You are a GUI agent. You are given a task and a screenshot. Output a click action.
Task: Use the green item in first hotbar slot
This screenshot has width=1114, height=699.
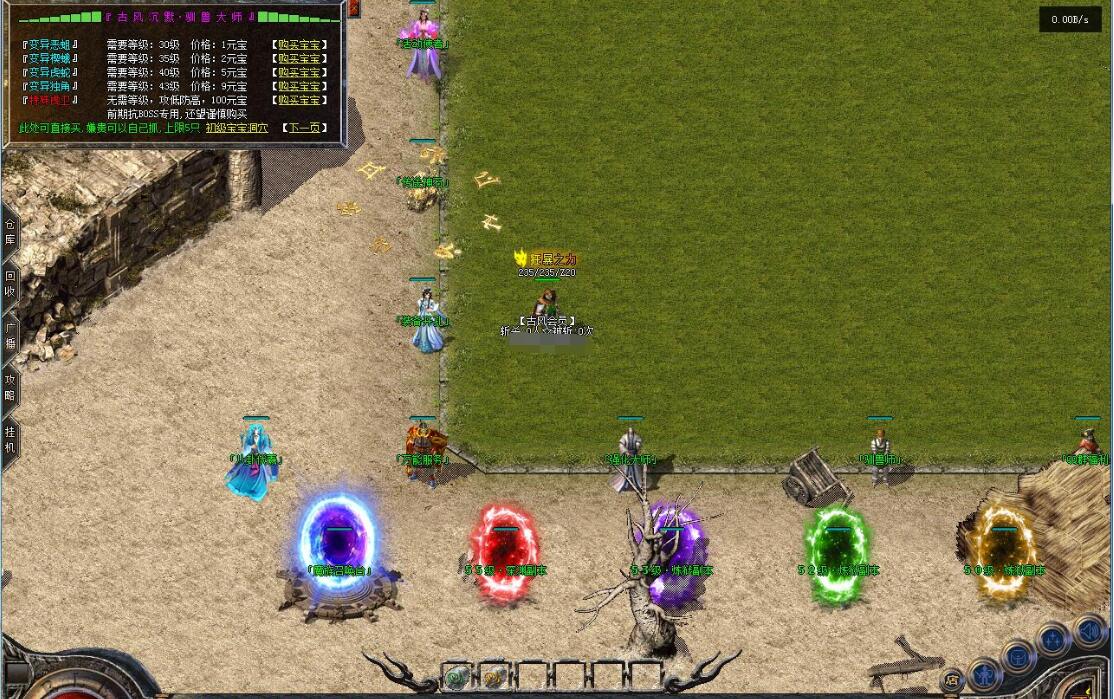(456, 676)
